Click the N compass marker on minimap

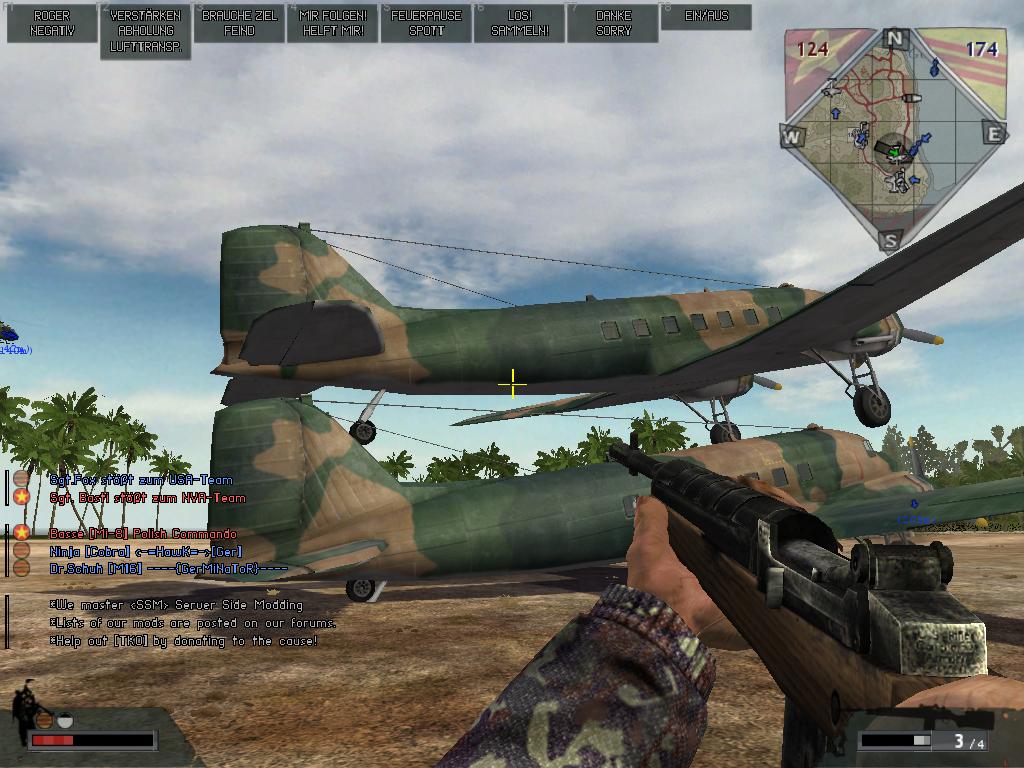click(895, 40)
